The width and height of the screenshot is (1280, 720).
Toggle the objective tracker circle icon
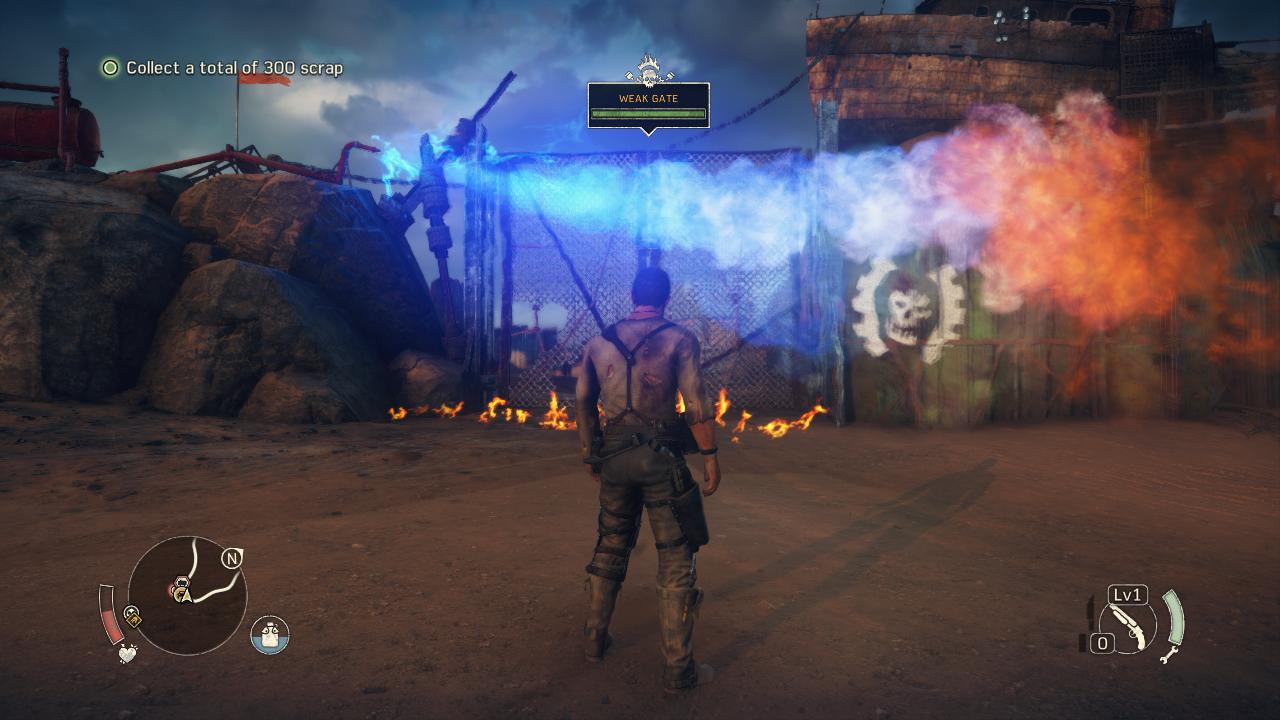tap(108, 68)
